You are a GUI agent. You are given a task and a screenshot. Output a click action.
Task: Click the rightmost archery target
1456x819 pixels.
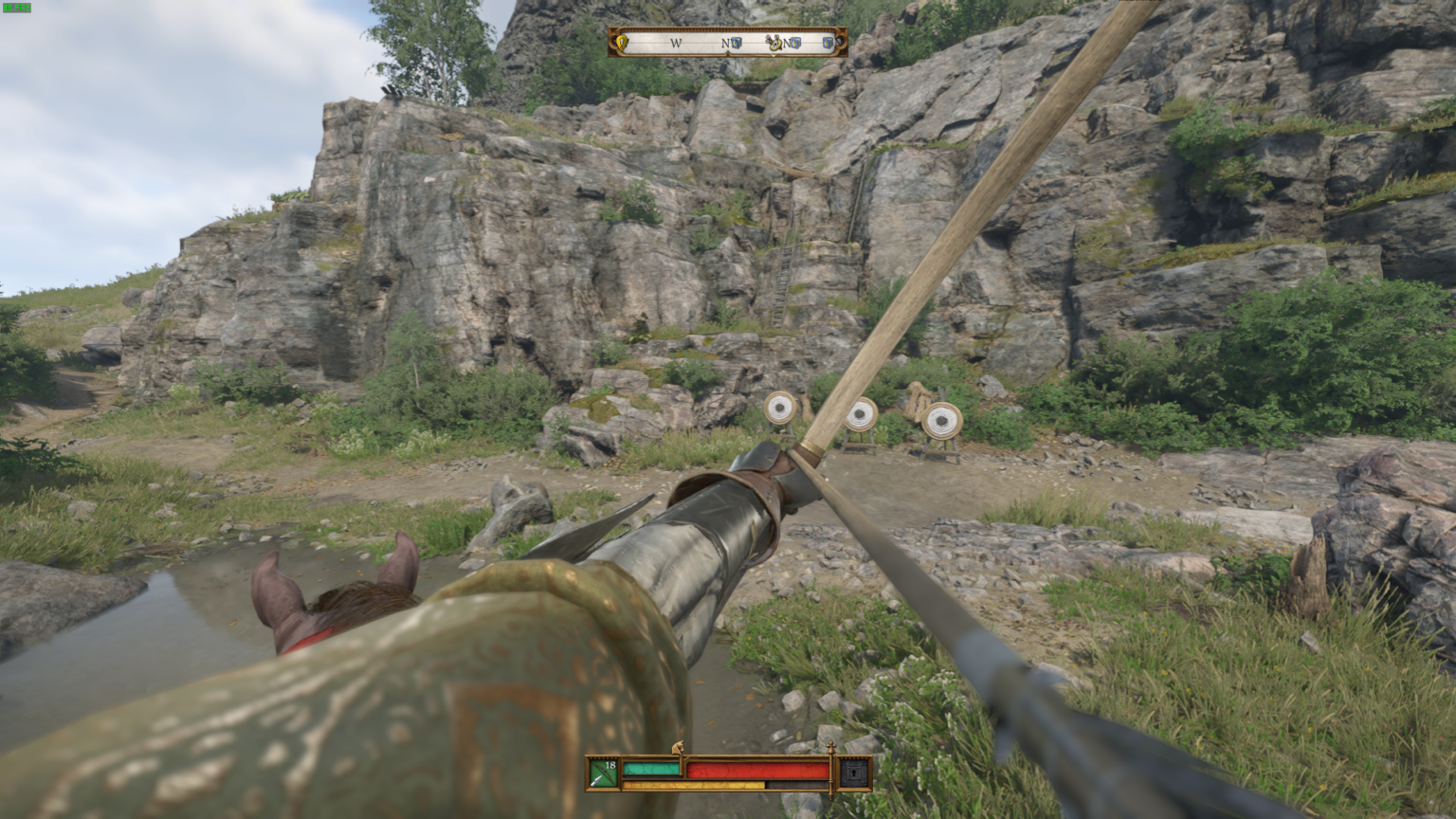(941, 417)
